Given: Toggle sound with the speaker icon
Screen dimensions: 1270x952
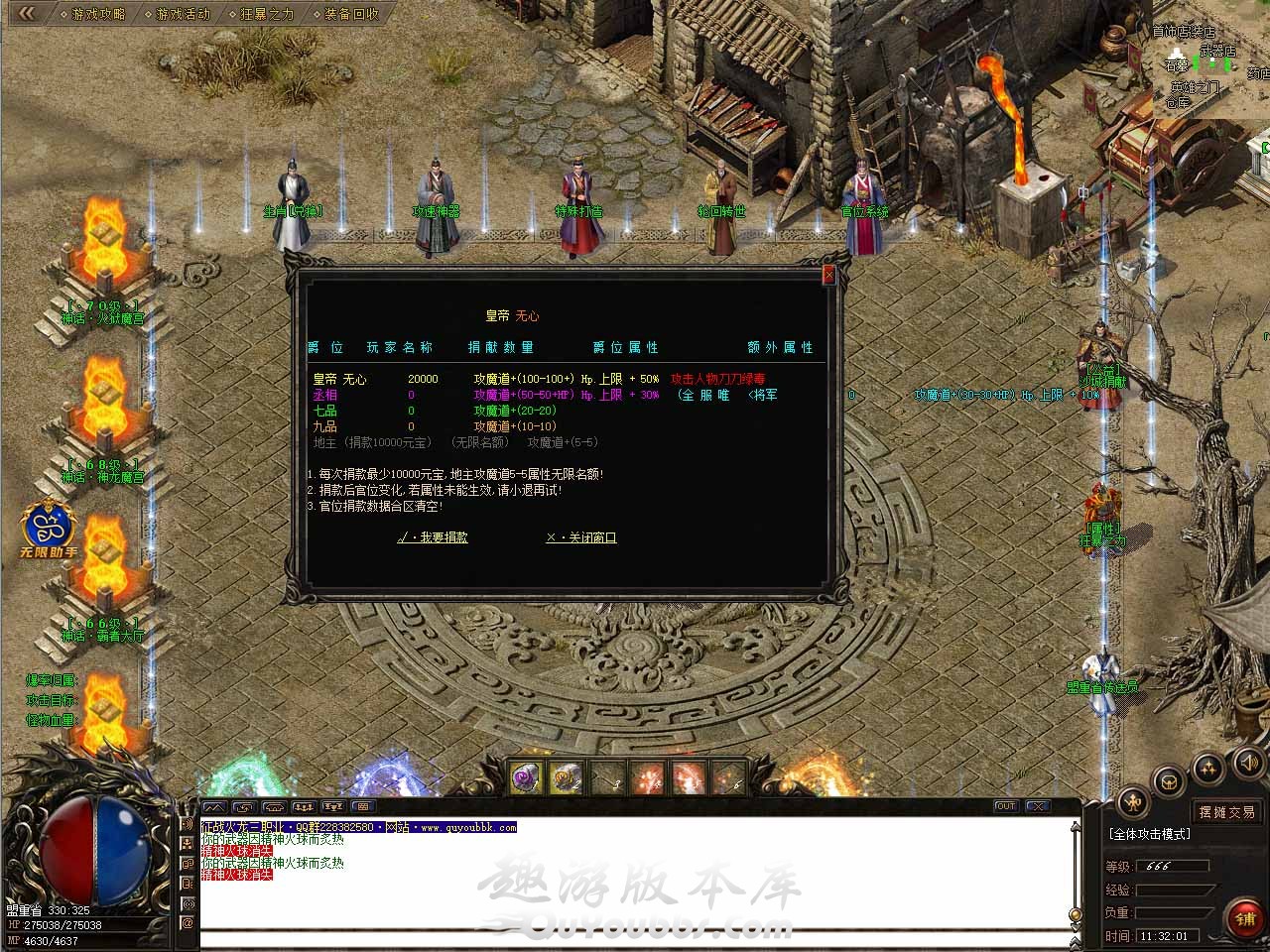Looking at the screenshot, I should click(x=1247, y=763).
